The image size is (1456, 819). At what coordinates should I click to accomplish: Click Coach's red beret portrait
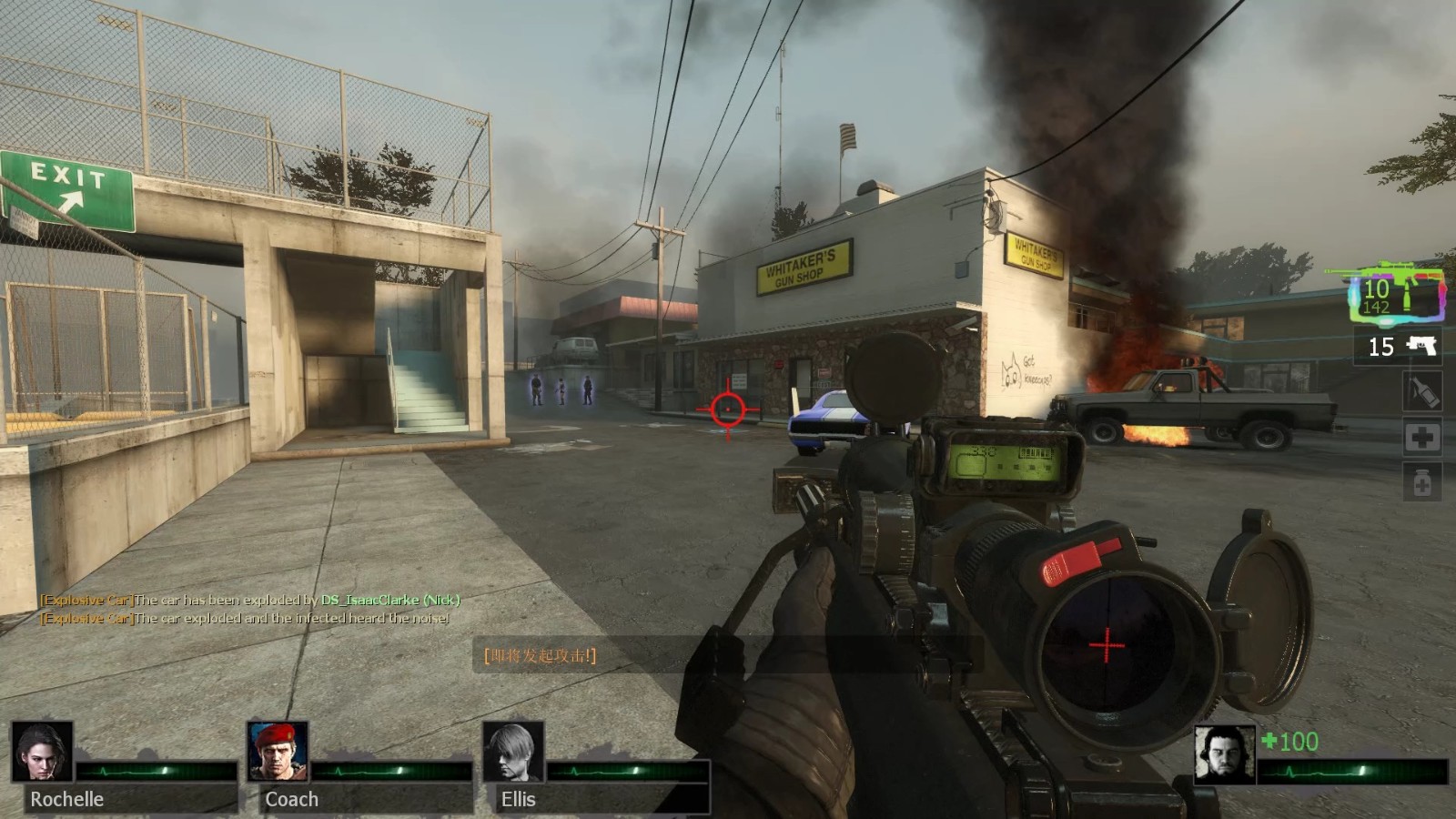tap(278, 752)
